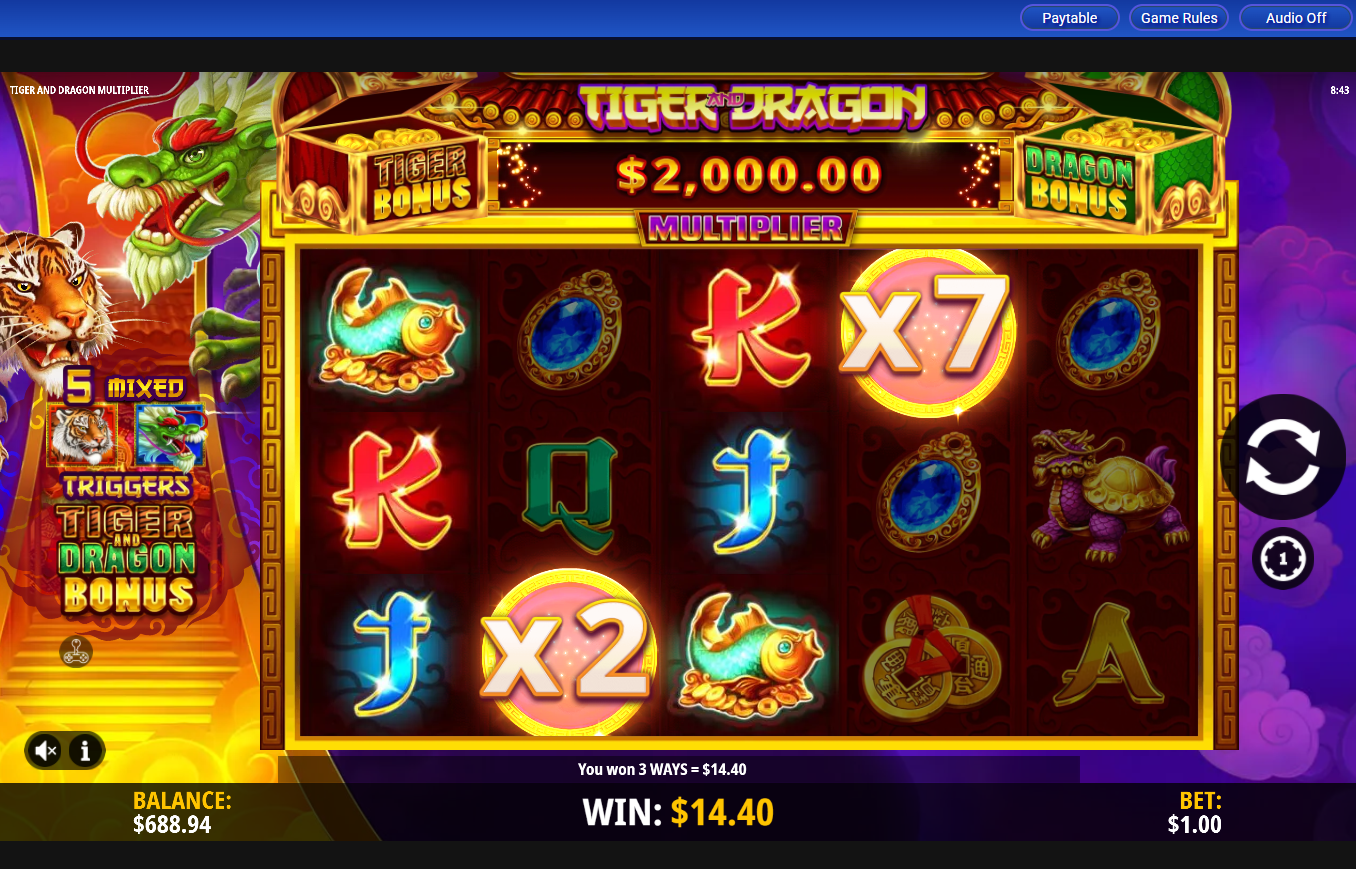Click the WIN: $14.40 display
The width and height of the screenshot is (1356, 869).
tap(678, 812)
